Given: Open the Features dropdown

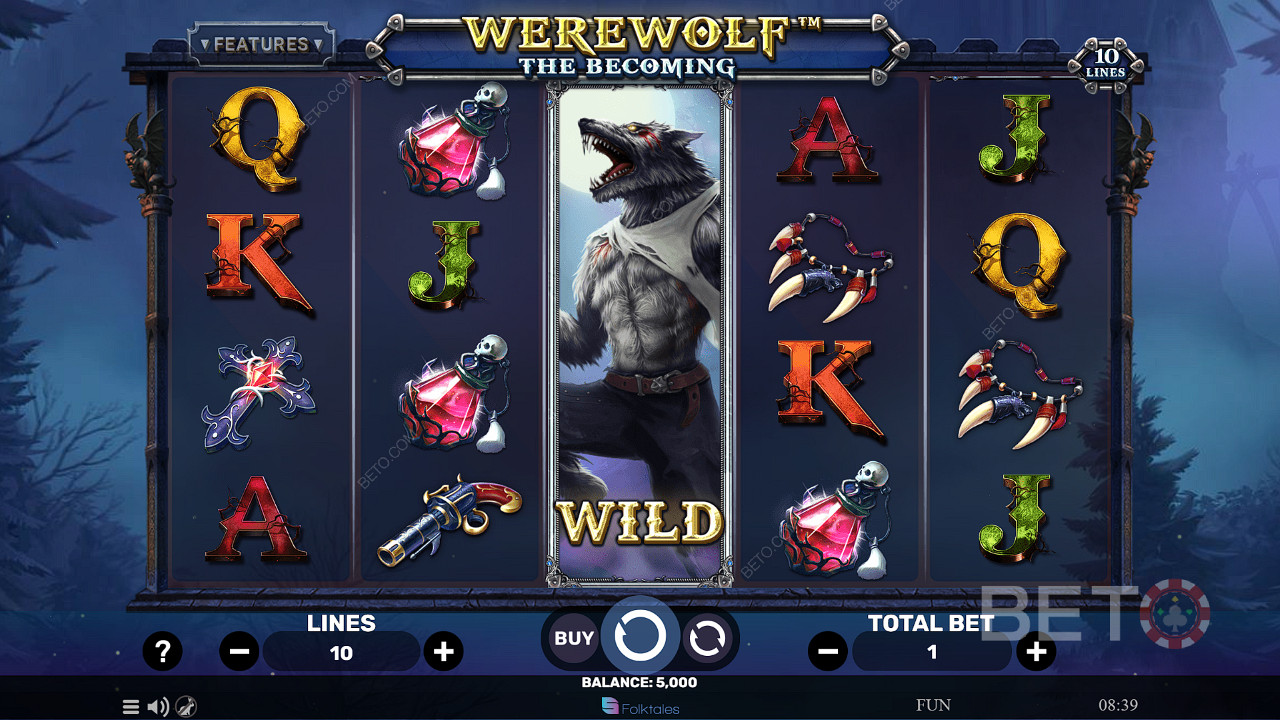Looking at the screenshot, I should (x=261, y=45).
